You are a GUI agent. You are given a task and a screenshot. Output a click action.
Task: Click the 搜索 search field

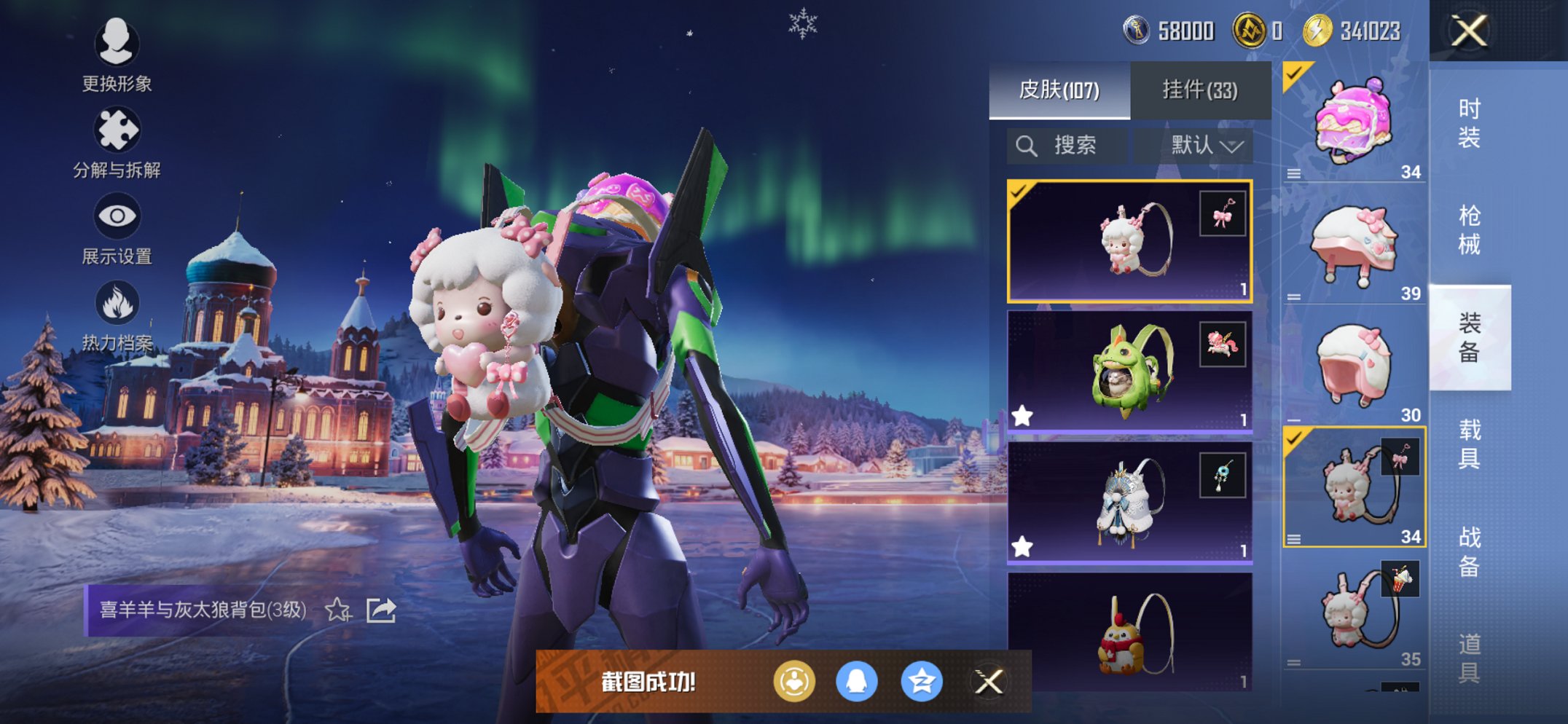(x=1067, y=146)
